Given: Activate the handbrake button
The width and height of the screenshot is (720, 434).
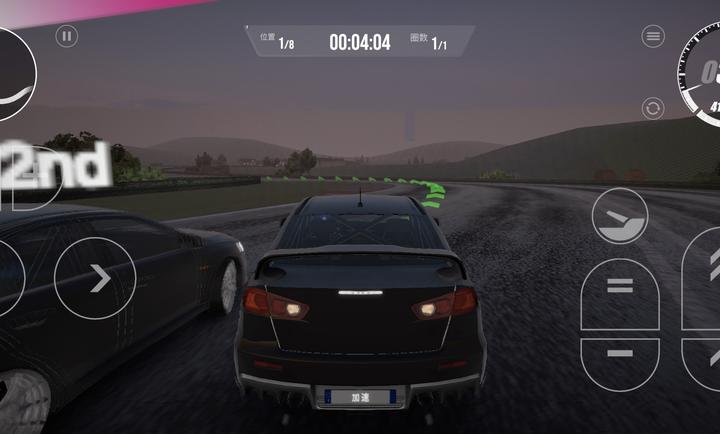Looking at the screenshot, I should 619,216.
